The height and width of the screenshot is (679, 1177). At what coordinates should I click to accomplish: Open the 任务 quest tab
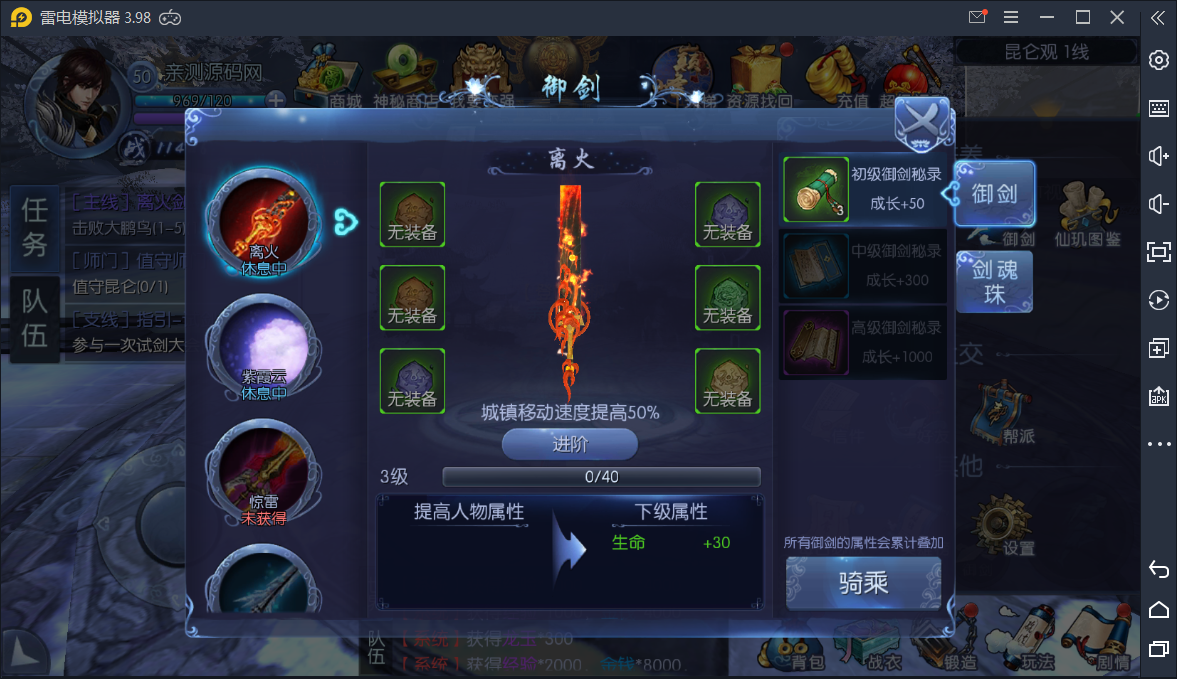point(35,227)
